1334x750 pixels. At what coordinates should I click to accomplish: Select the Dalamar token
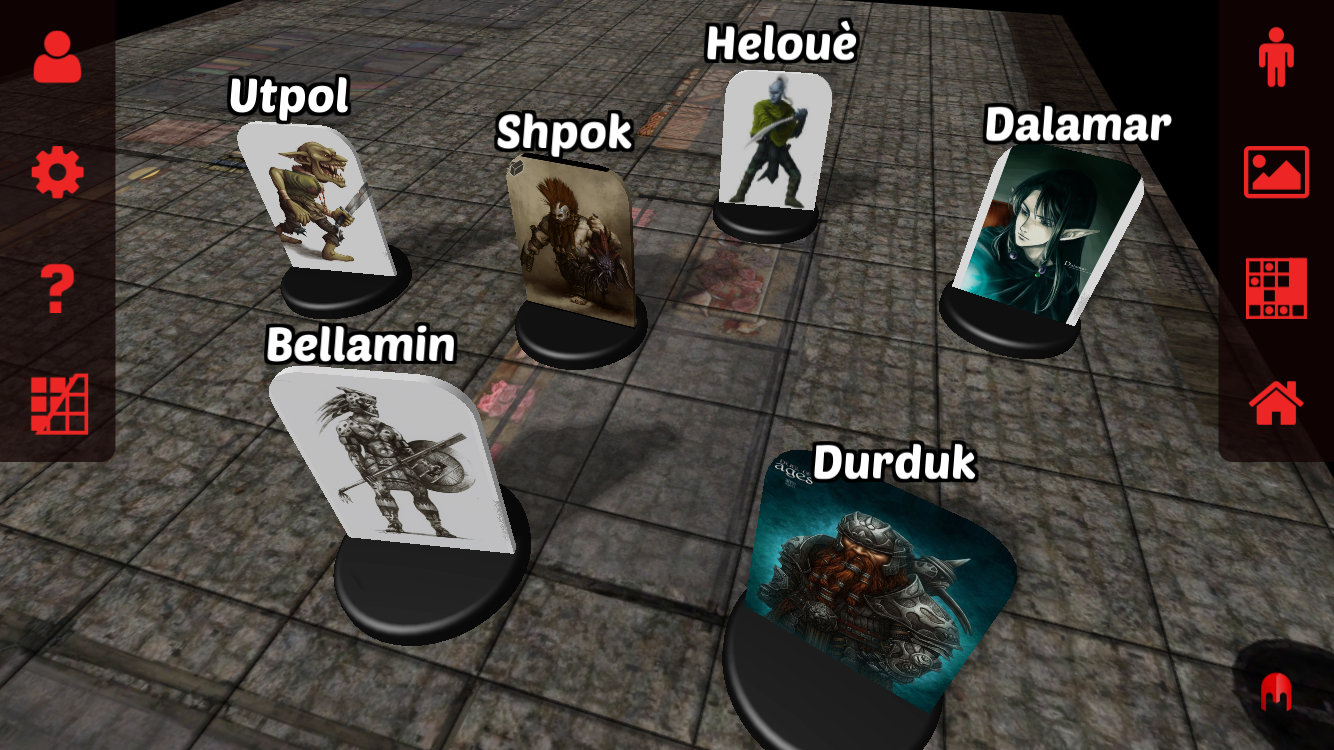click(1045, 235)
